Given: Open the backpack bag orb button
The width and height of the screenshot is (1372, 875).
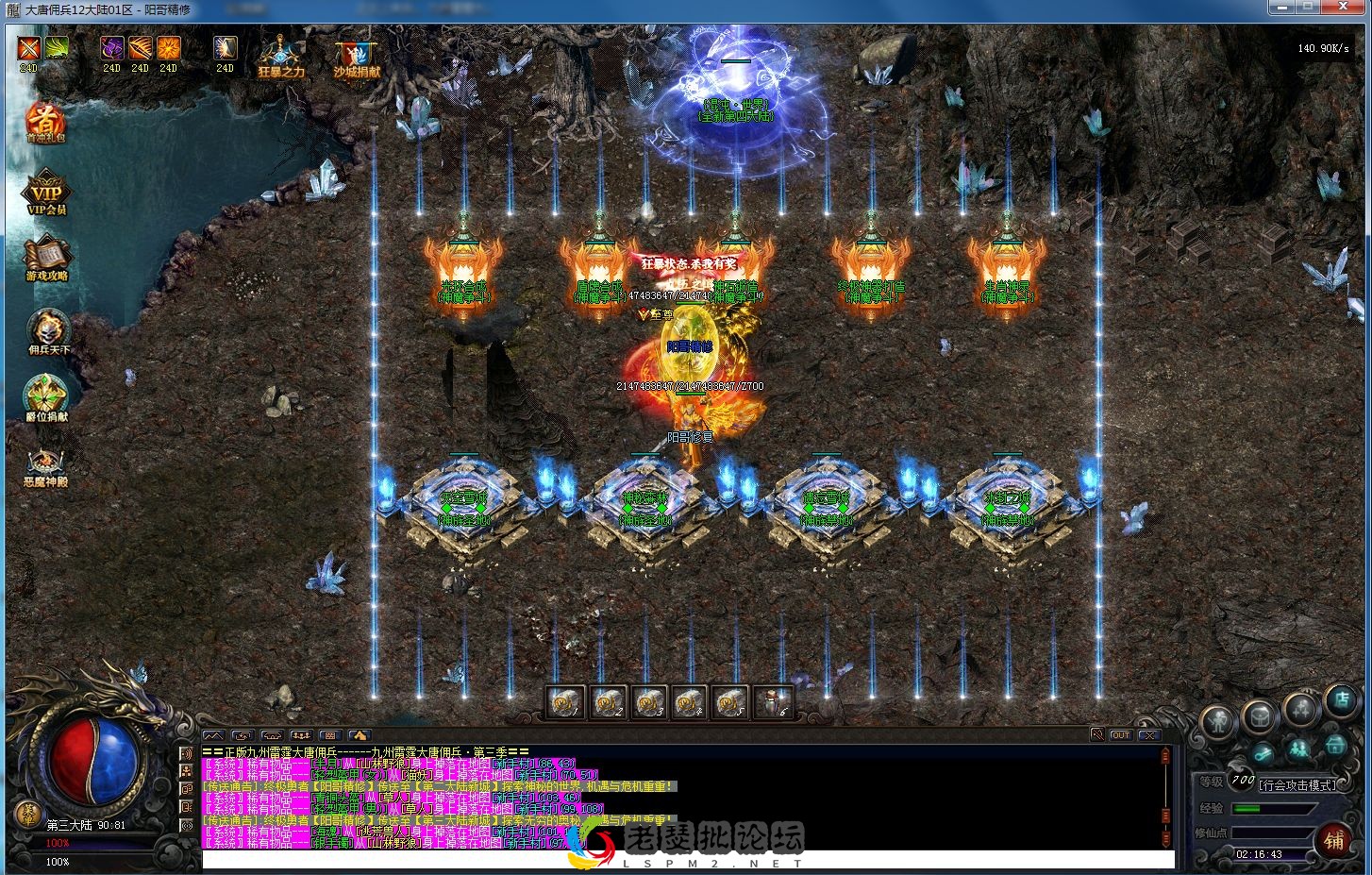Looking at the screenshot, I should [x=1258, y=717].
